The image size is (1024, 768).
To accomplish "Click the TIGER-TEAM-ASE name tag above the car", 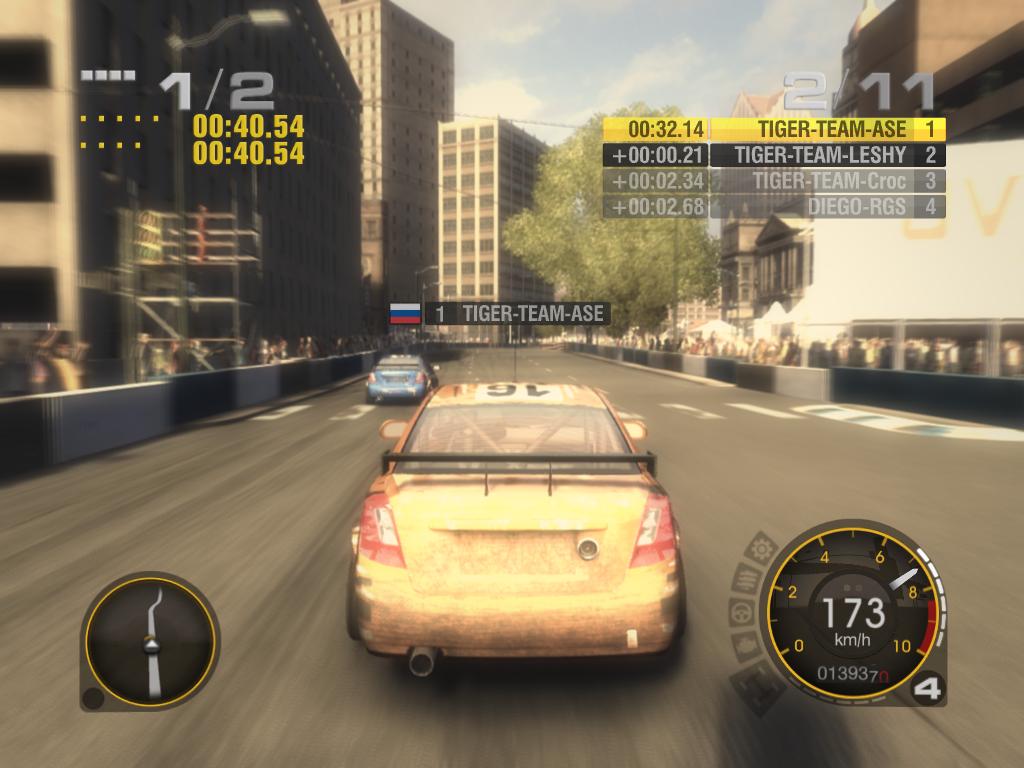I will click(x=517, y=314).
